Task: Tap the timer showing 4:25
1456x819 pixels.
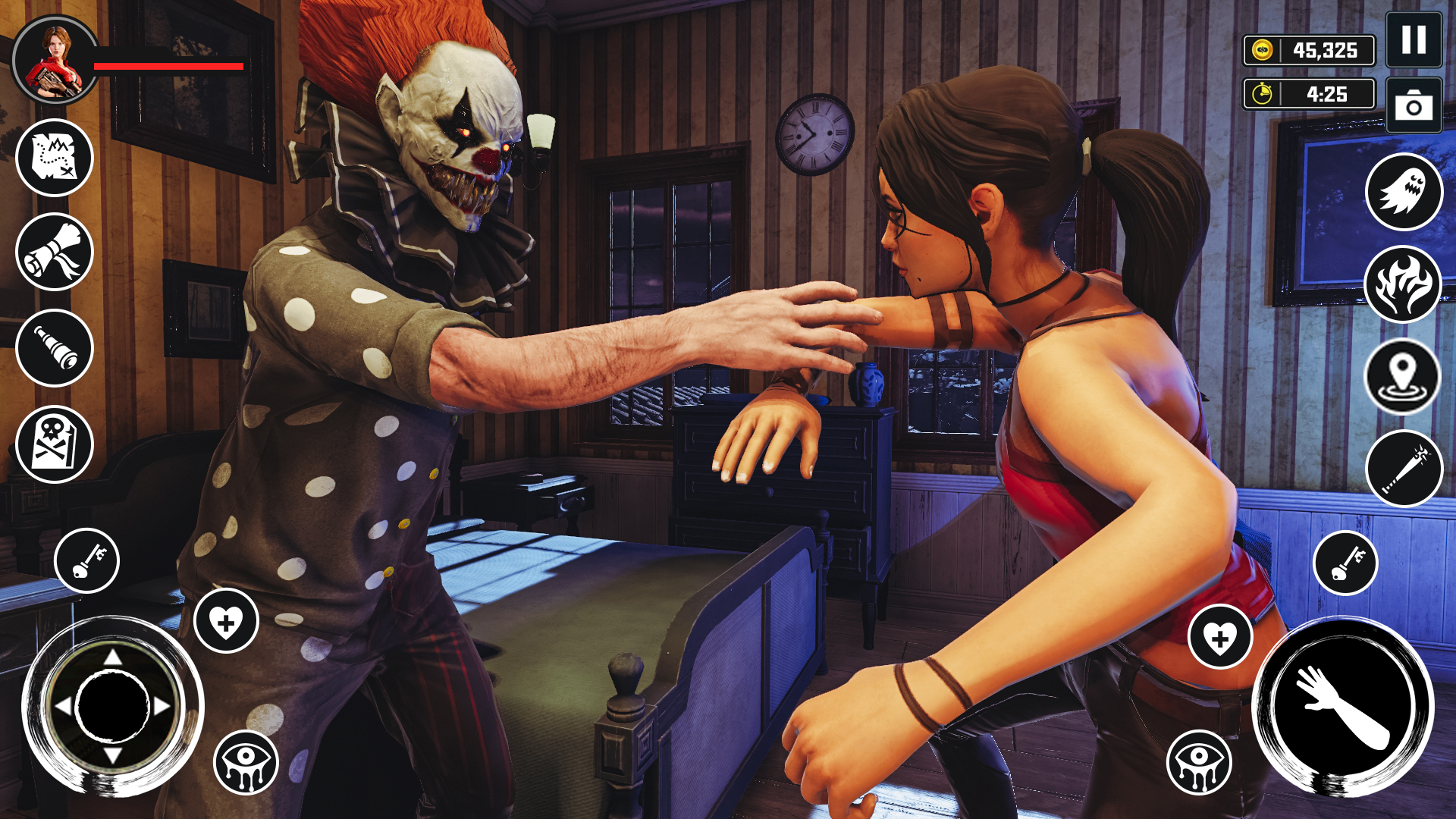Action: tap(1310, 95)
